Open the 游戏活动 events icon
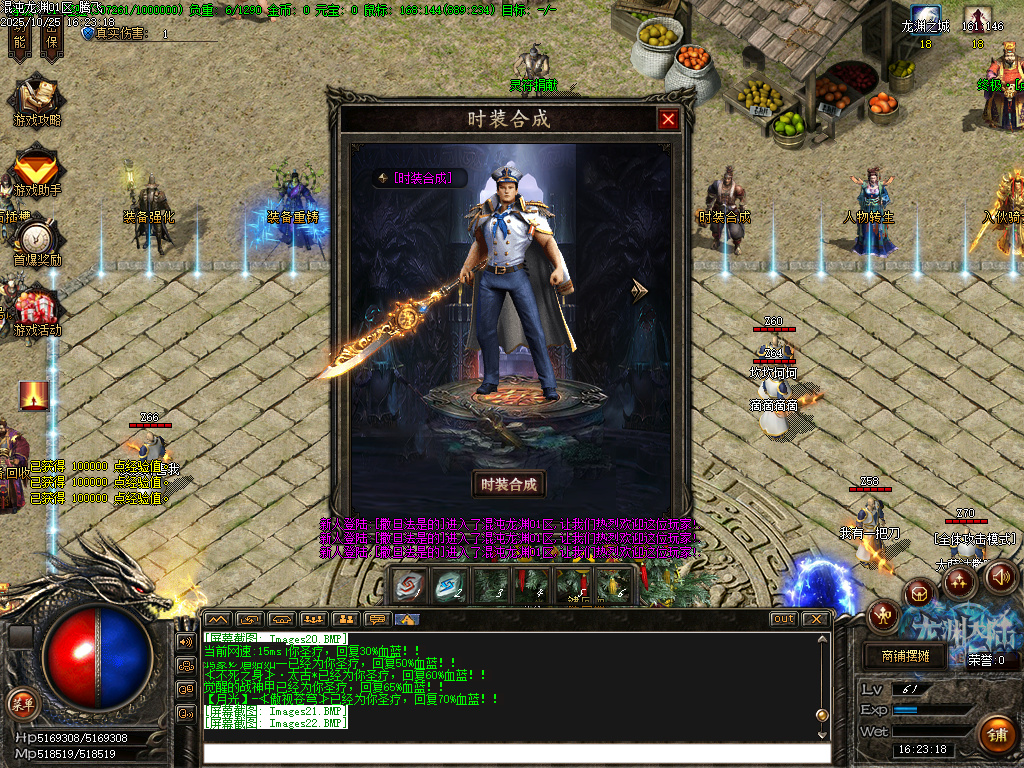 tap(36, 311)
